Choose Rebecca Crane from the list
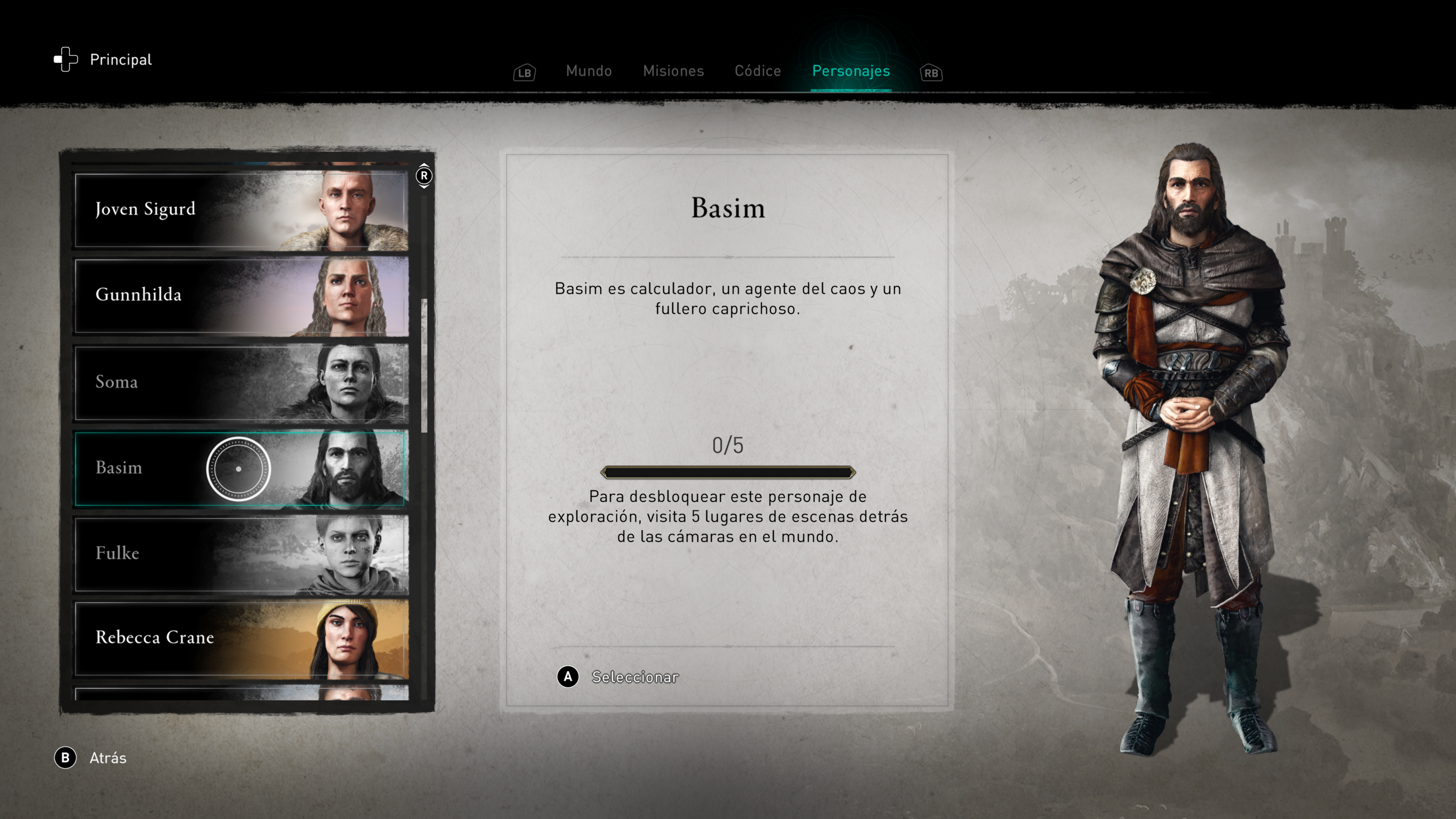 (242, 638)
